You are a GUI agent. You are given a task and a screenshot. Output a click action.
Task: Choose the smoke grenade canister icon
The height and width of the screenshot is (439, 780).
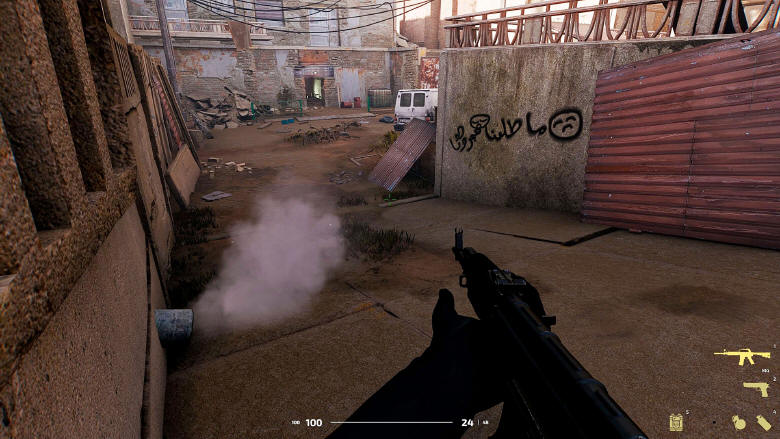click(x=763, y=422)
